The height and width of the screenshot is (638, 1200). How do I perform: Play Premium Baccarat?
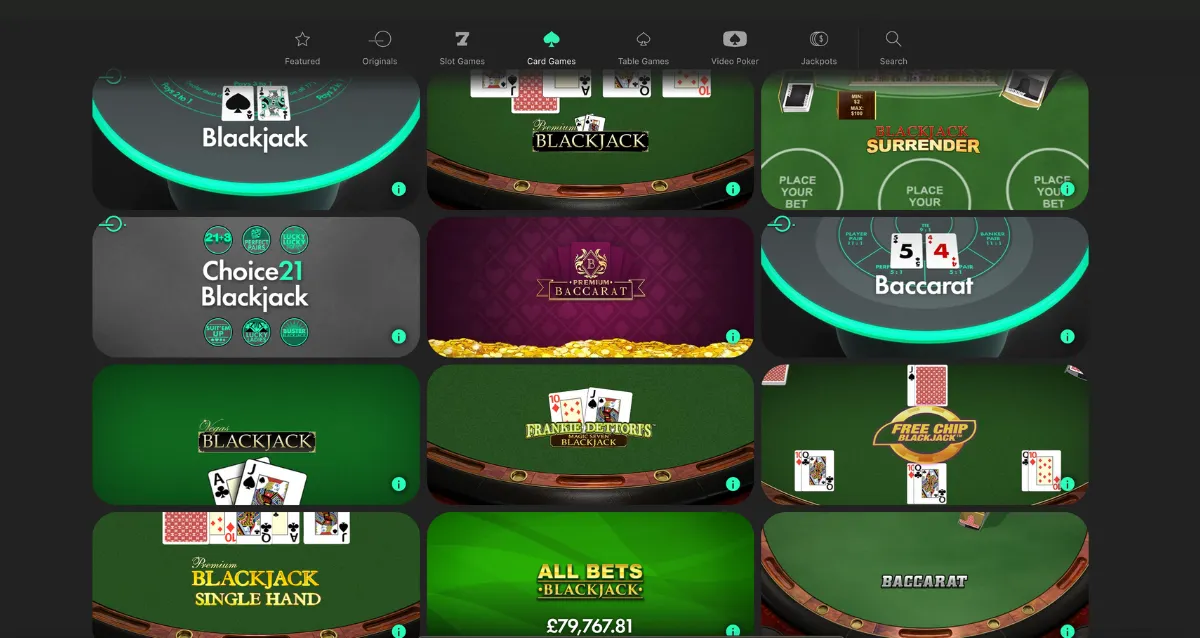590,285
